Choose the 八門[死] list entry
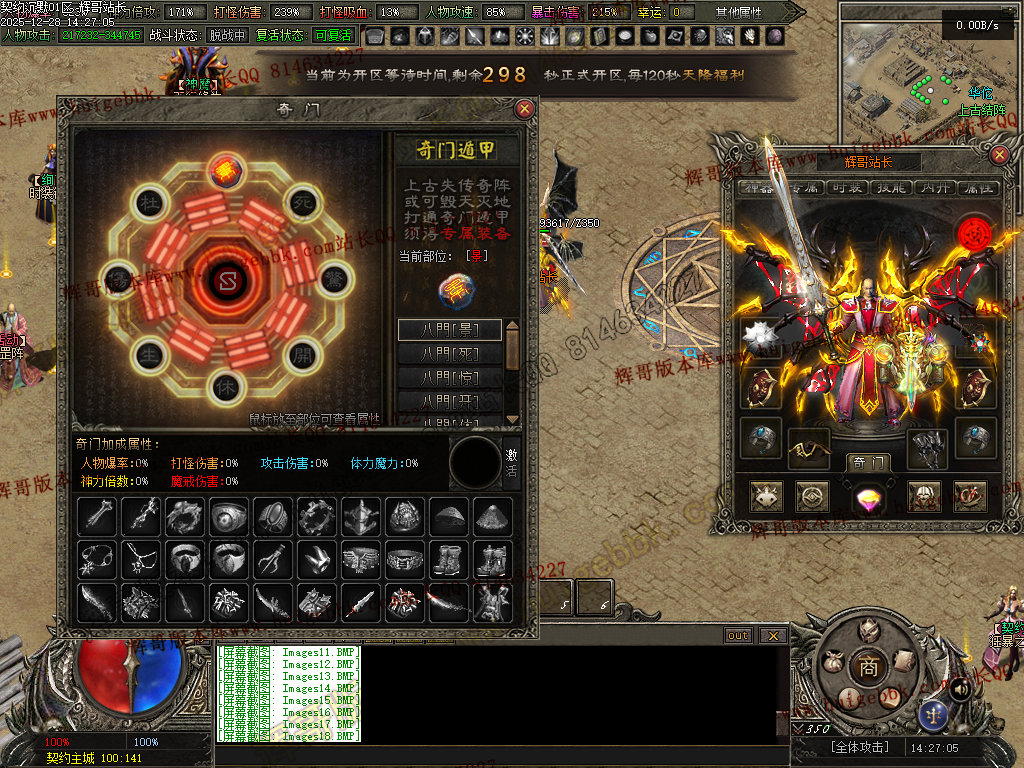This screenshot has width=1024, height=768. click(x=450, y=354)
